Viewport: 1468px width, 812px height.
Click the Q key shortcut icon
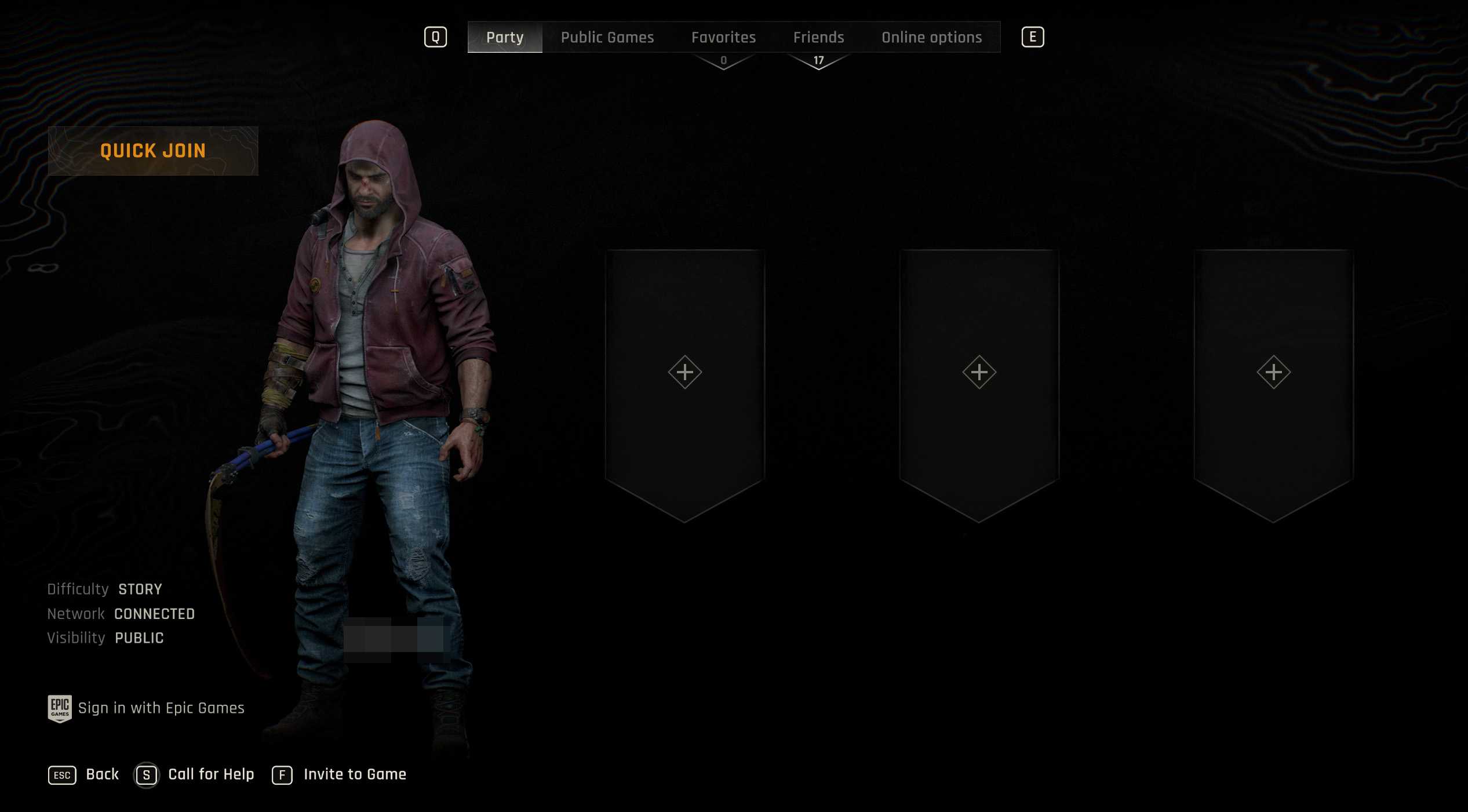pyautogui.click(x=435, y=37)
